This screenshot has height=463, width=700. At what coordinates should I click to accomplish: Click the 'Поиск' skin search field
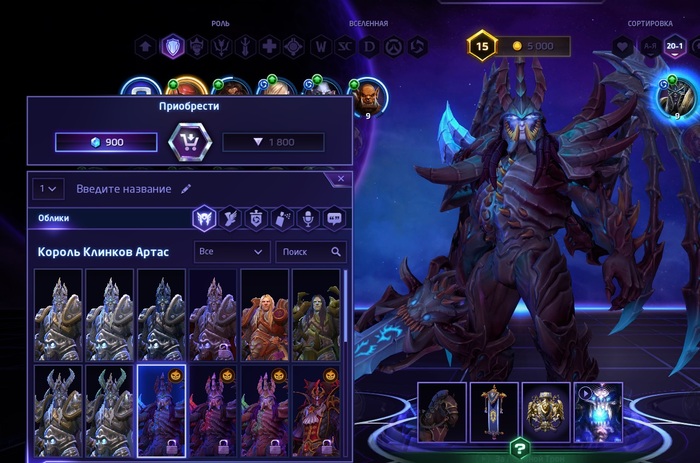coord(310,252)
